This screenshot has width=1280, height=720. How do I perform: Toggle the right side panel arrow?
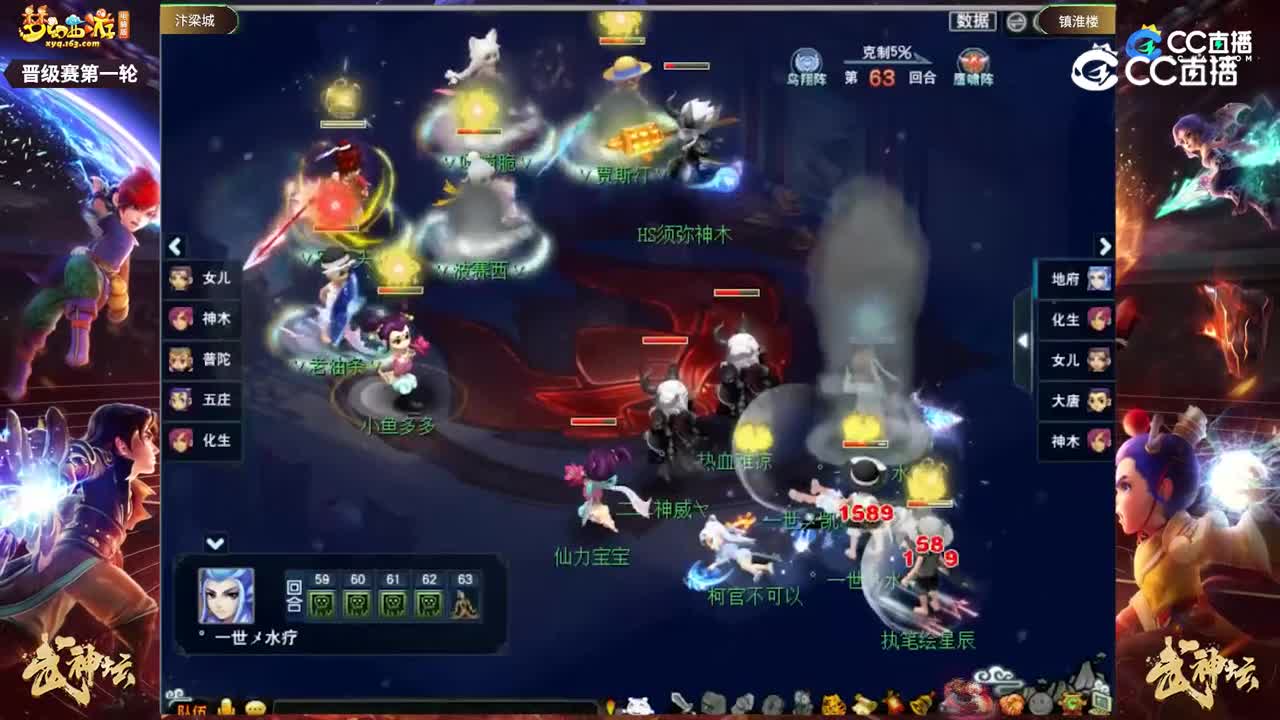point(1022,340)
